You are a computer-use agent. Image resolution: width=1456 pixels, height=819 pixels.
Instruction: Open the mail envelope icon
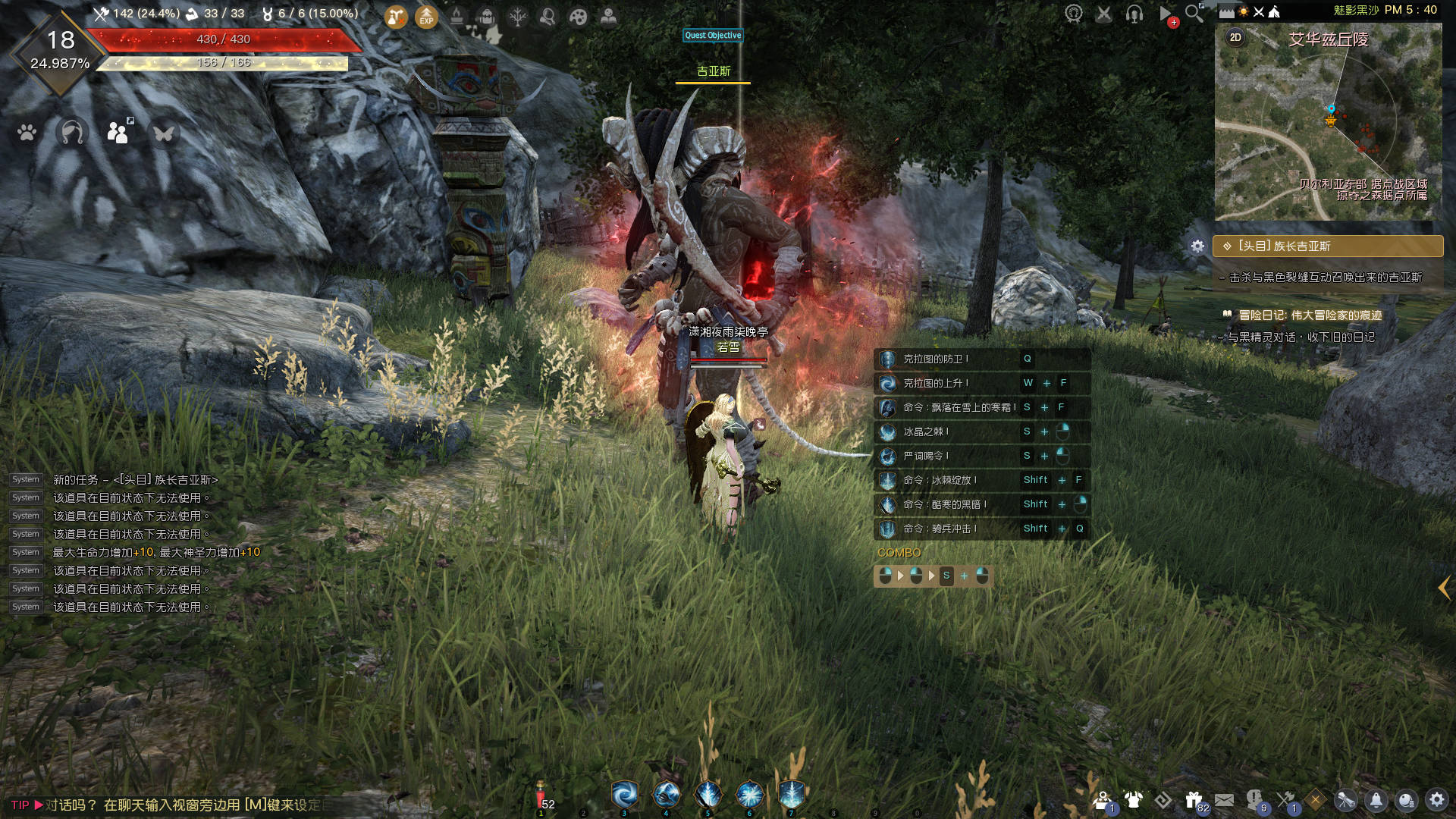click(x=1224, y=800)
